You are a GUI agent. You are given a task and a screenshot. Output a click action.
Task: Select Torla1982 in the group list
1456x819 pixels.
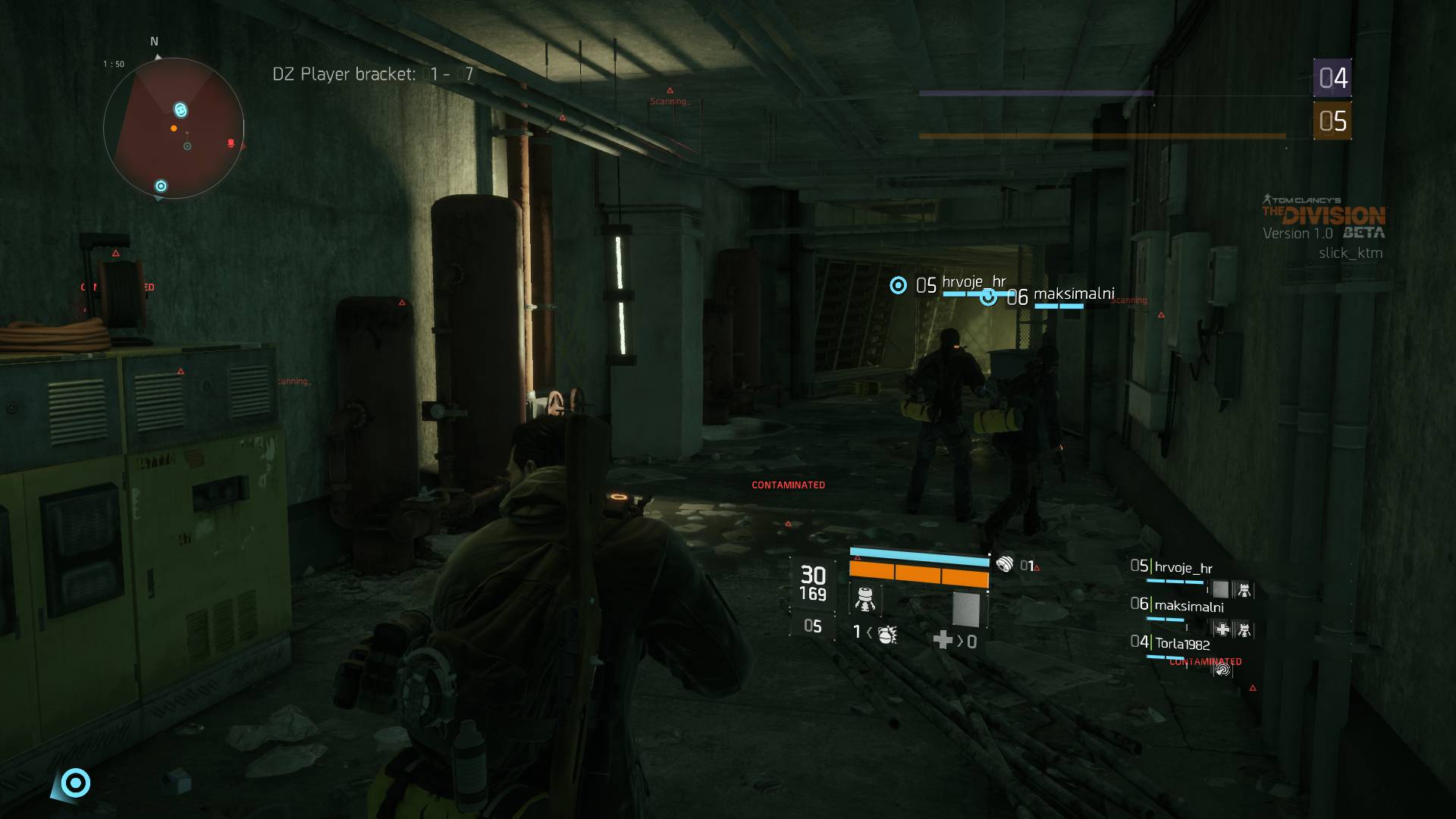(1183, 642)
